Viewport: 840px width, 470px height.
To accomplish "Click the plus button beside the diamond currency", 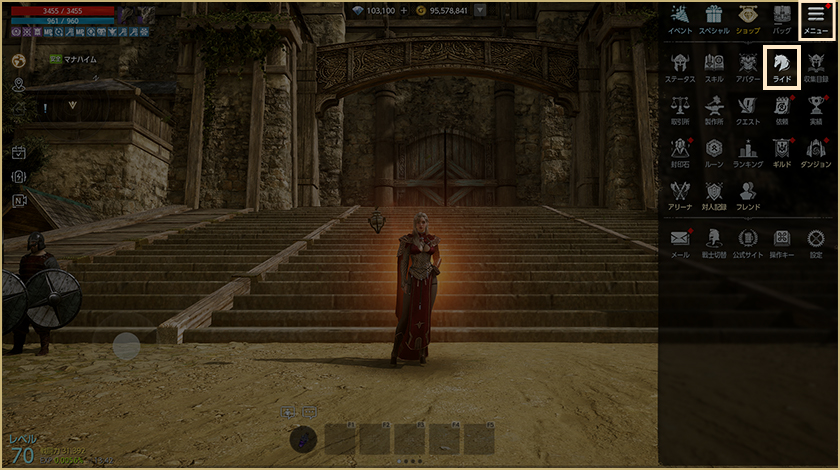I will click(403, 10).
